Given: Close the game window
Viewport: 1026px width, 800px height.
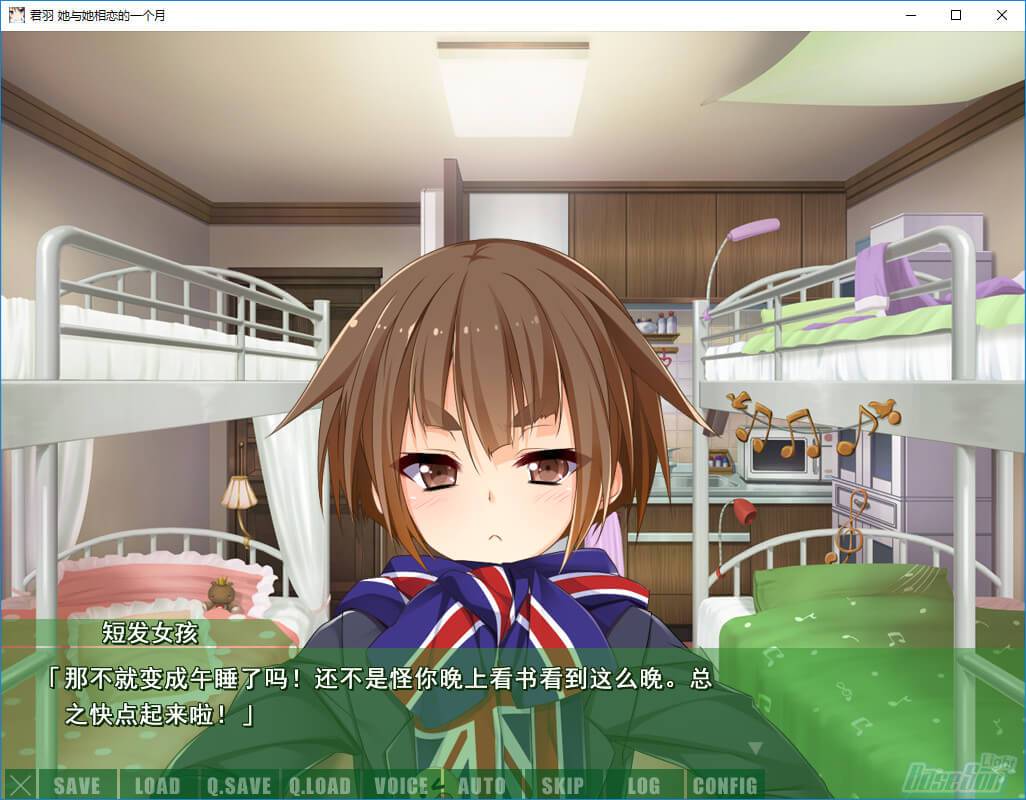Looking at the screenshot, I should 1002,15.
